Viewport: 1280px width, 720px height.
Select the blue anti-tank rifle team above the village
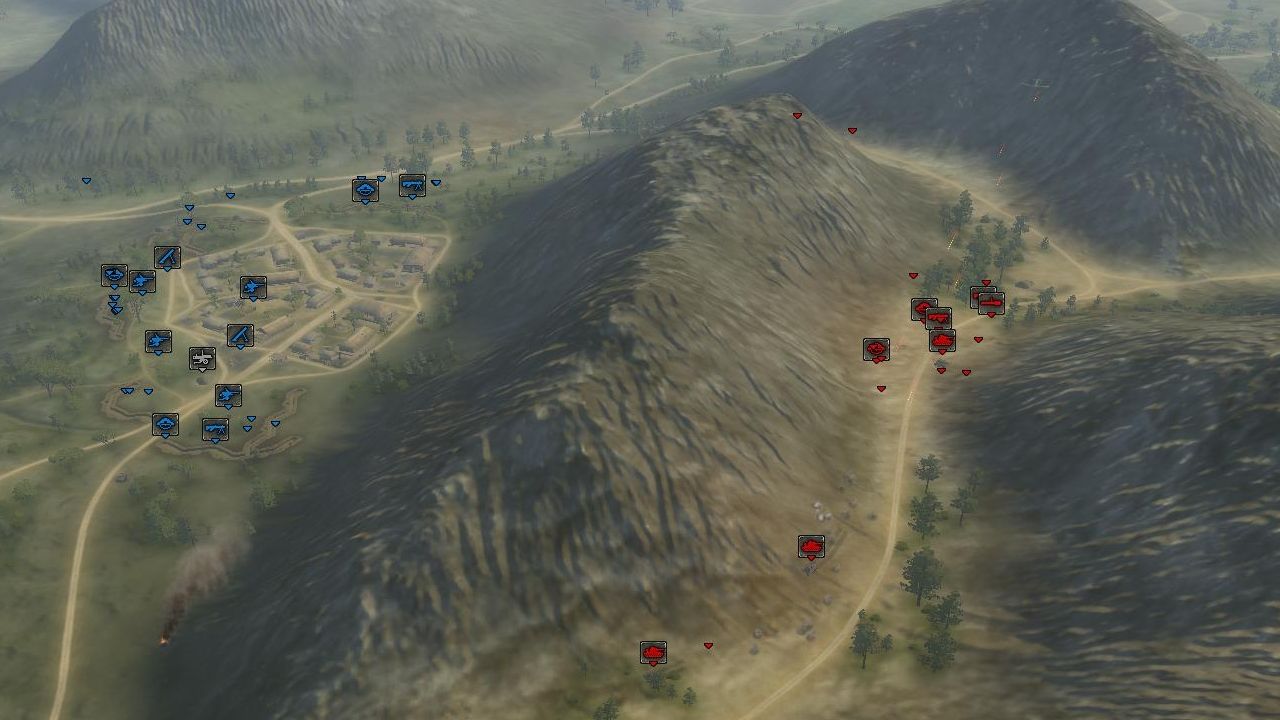[x=165, y=258]
